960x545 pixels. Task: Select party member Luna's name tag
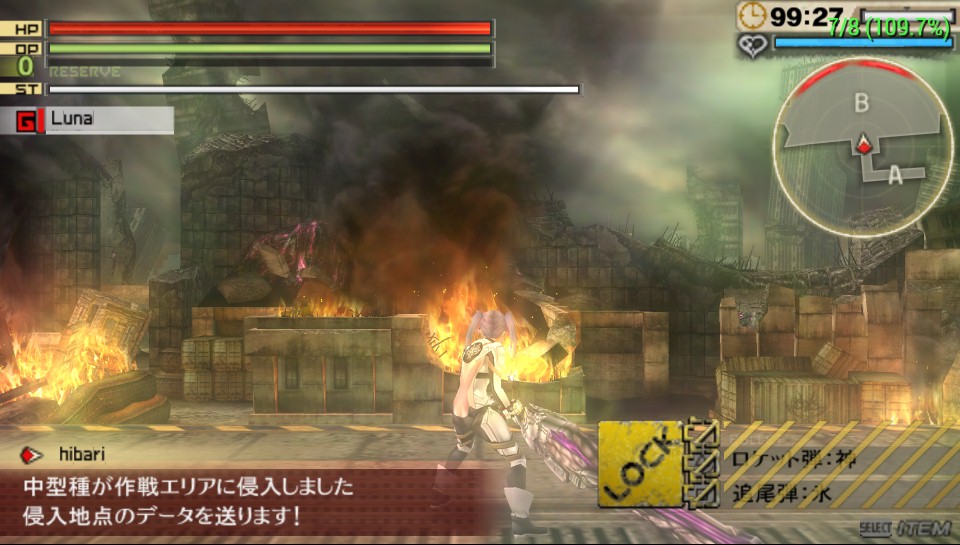94,119
